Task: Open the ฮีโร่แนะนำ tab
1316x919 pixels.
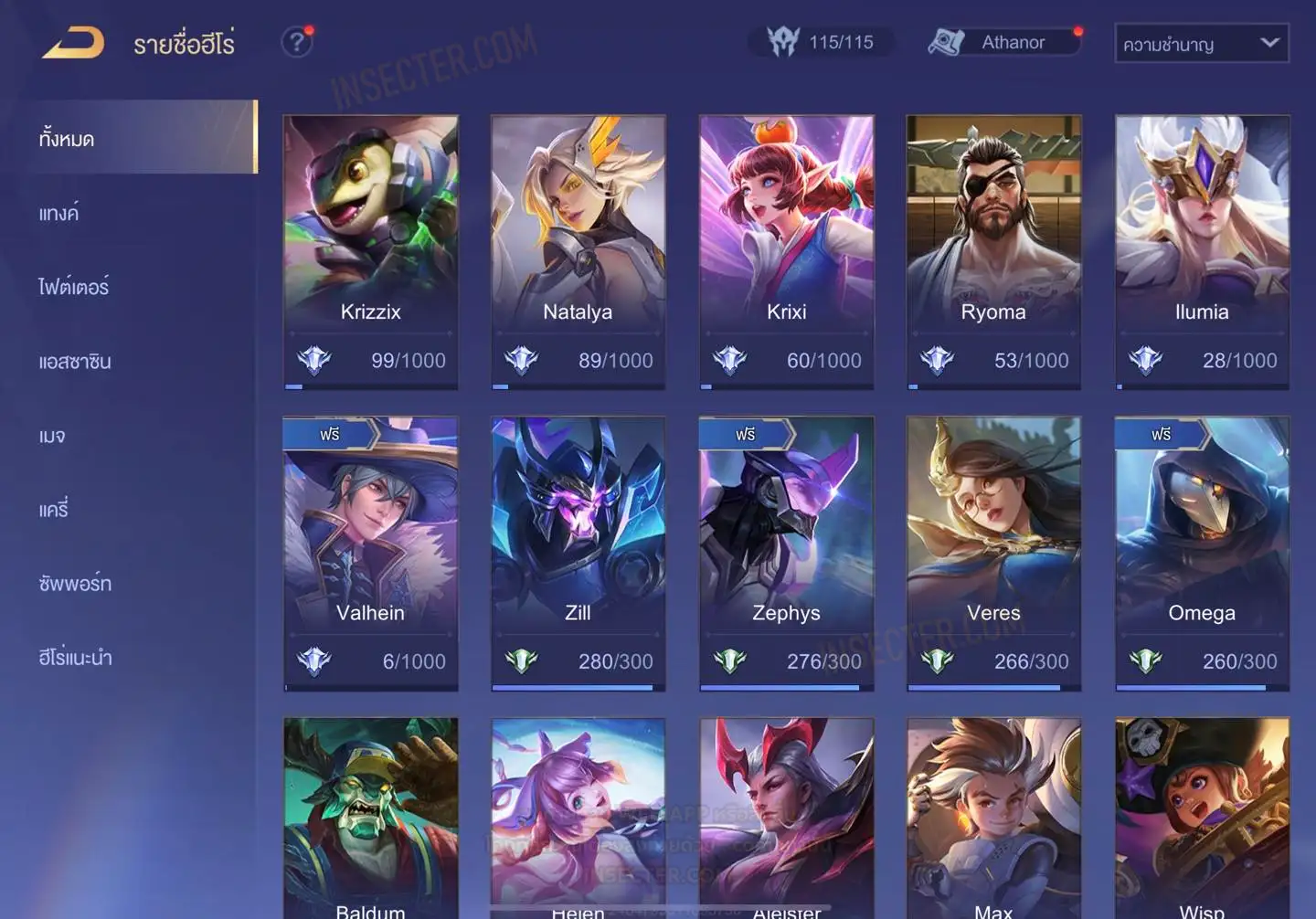Action: pyautogui.click(x=75, y=658)
